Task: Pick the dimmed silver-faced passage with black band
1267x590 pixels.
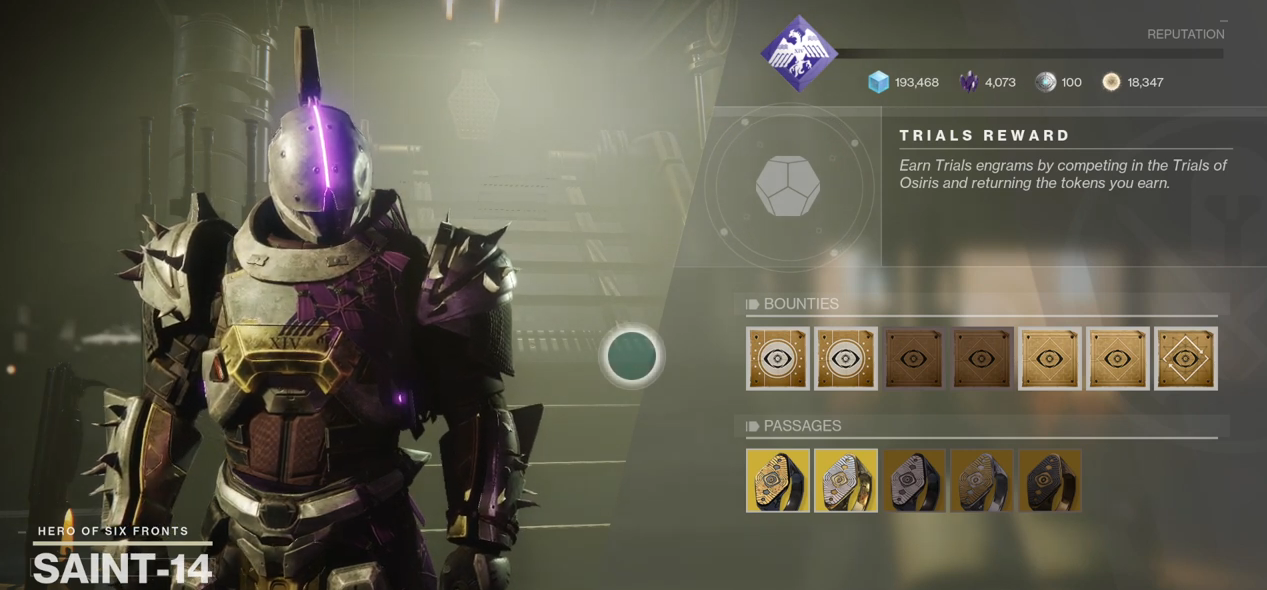Action: [x=914, y=481]
